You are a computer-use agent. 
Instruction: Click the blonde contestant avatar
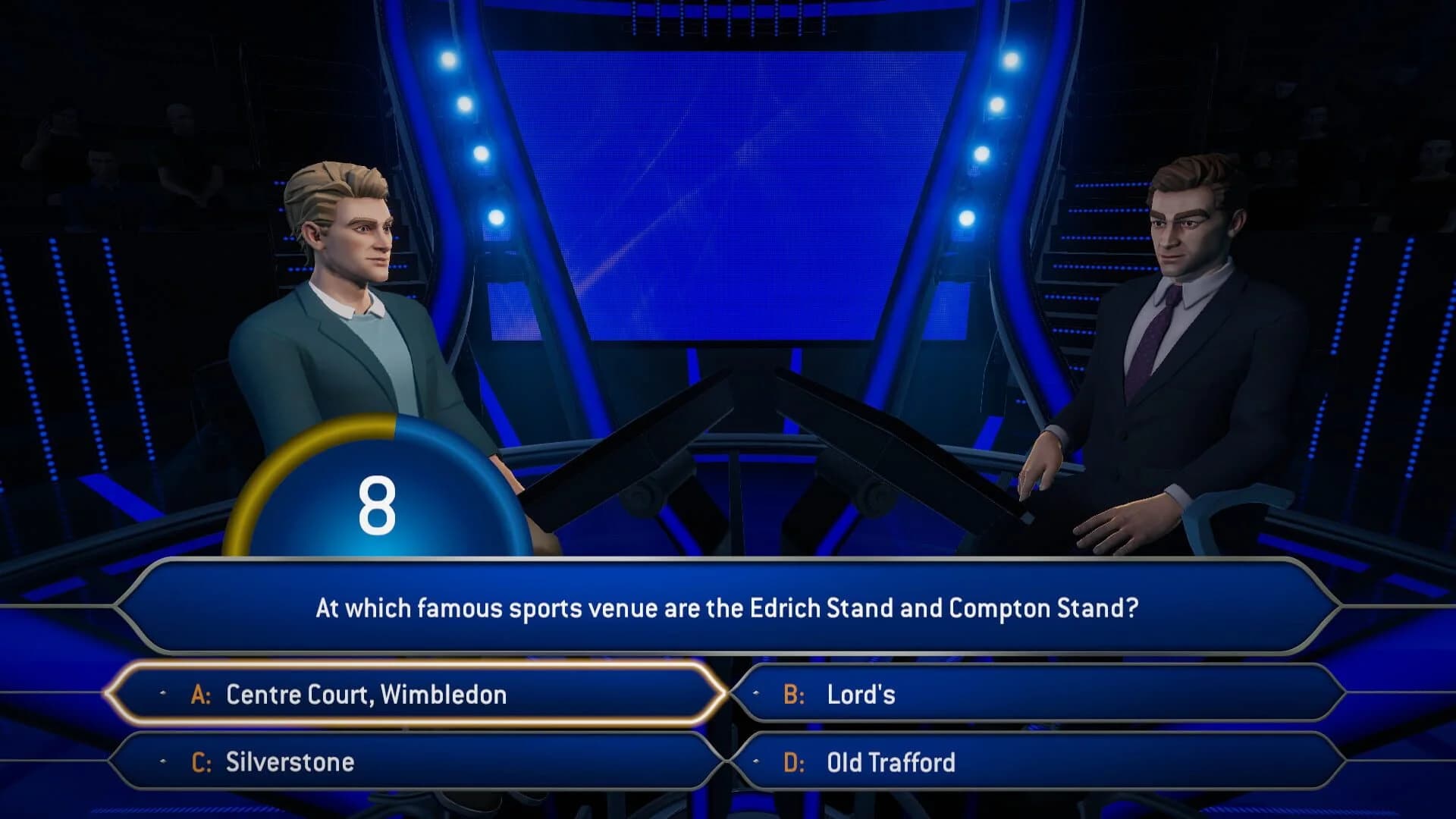tap(349, 303)
